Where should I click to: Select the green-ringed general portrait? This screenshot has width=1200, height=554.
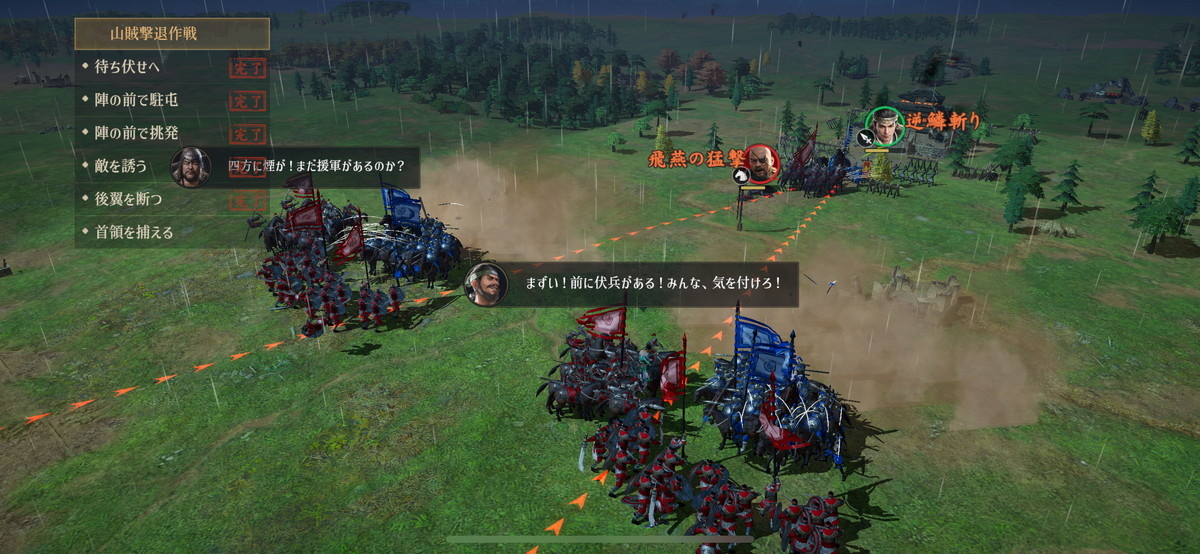coord(884,126)
